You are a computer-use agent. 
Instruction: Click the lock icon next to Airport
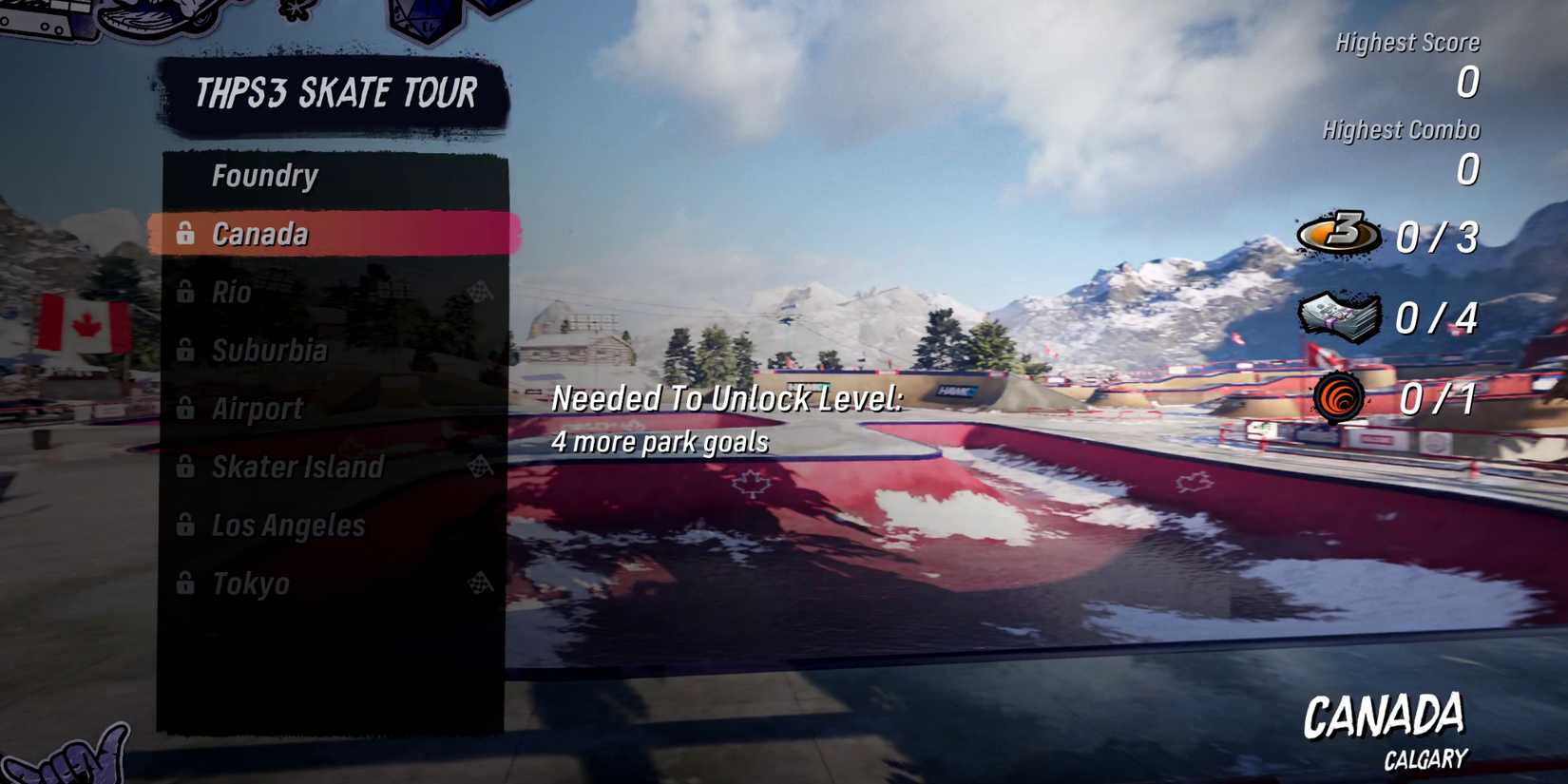(185, 409)
